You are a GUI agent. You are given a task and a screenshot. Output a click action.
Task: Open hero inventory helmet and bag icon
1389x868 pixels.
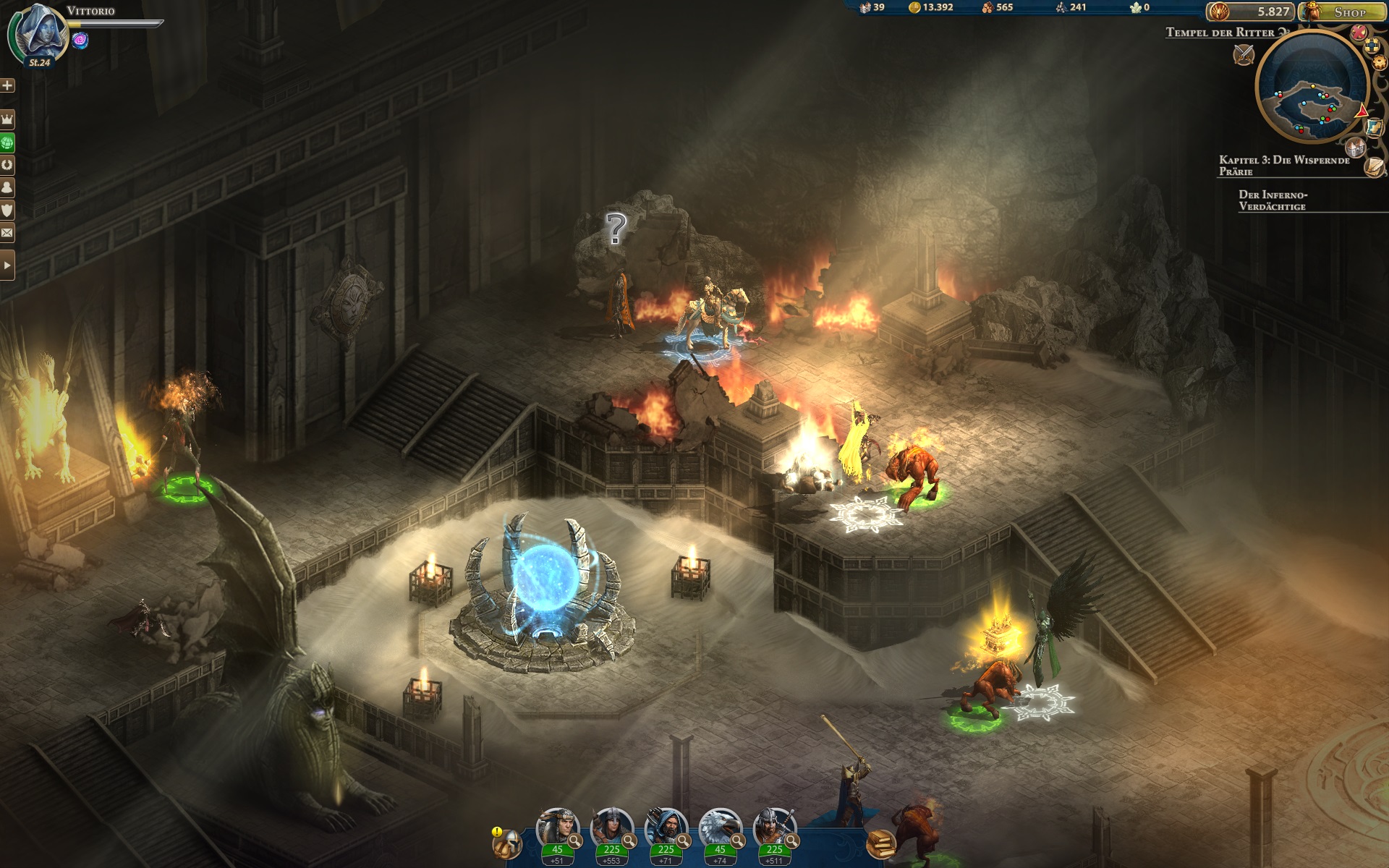[x=506, y=843]
